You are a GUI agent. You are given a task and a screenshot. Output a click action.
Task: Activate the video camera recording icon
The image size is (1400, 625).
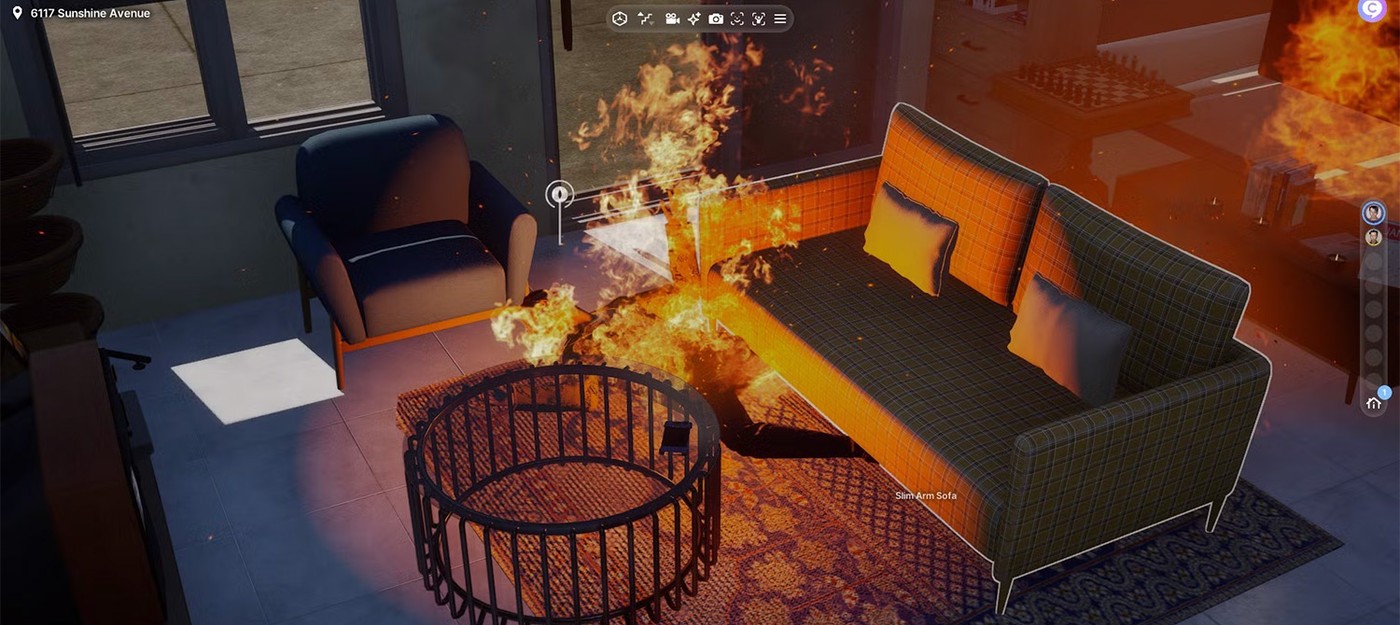(x=672, y=19)
